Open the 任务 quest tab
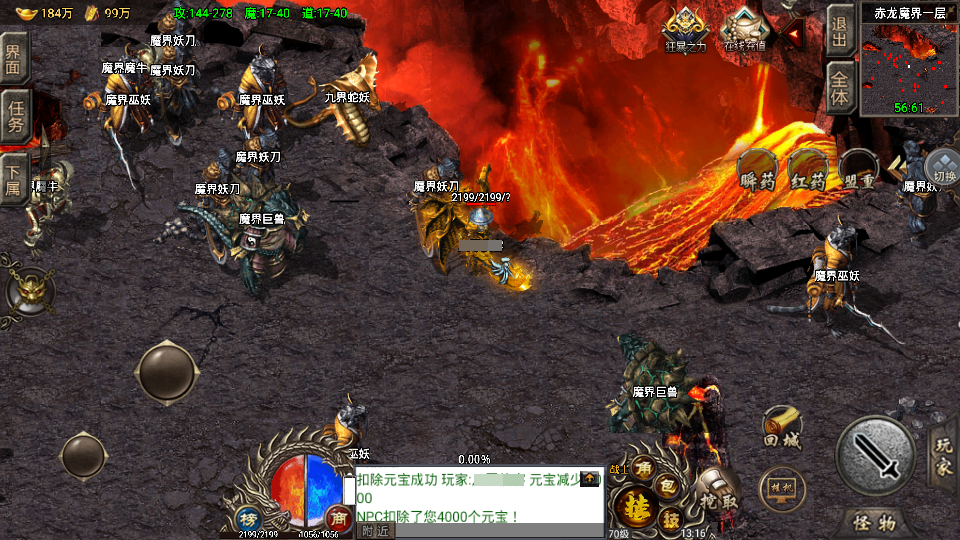 point(15,115)
